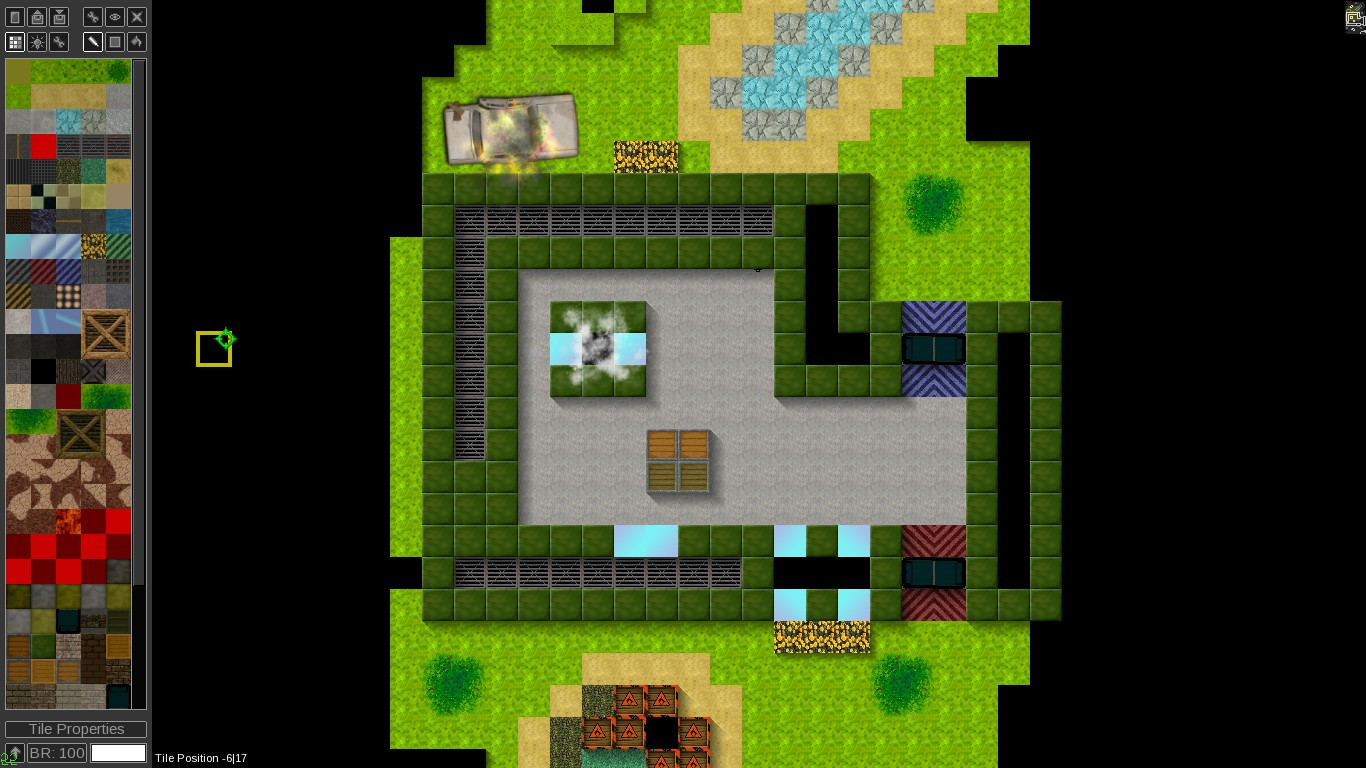This screenshot has width=1366, height=768.
Task: Click the white color swatch at the bottom
Action: tap(118, 753)
